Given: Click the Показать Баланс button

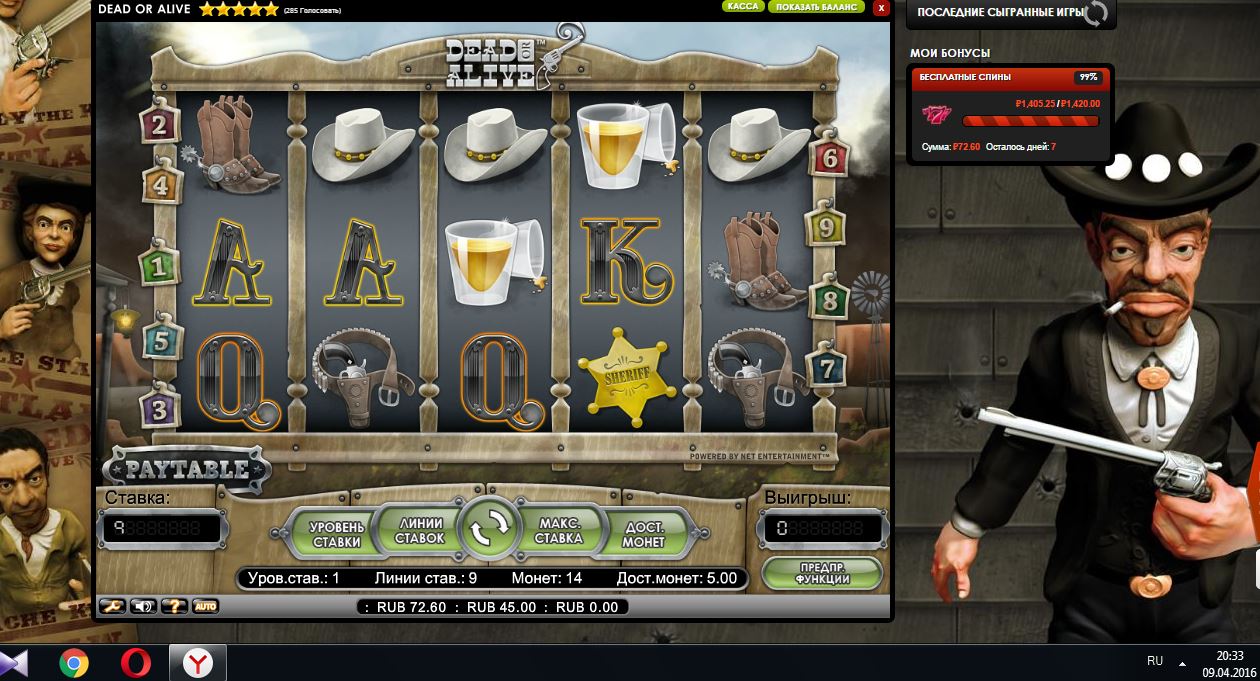Looking at the screenshot, I should (815, 7).
